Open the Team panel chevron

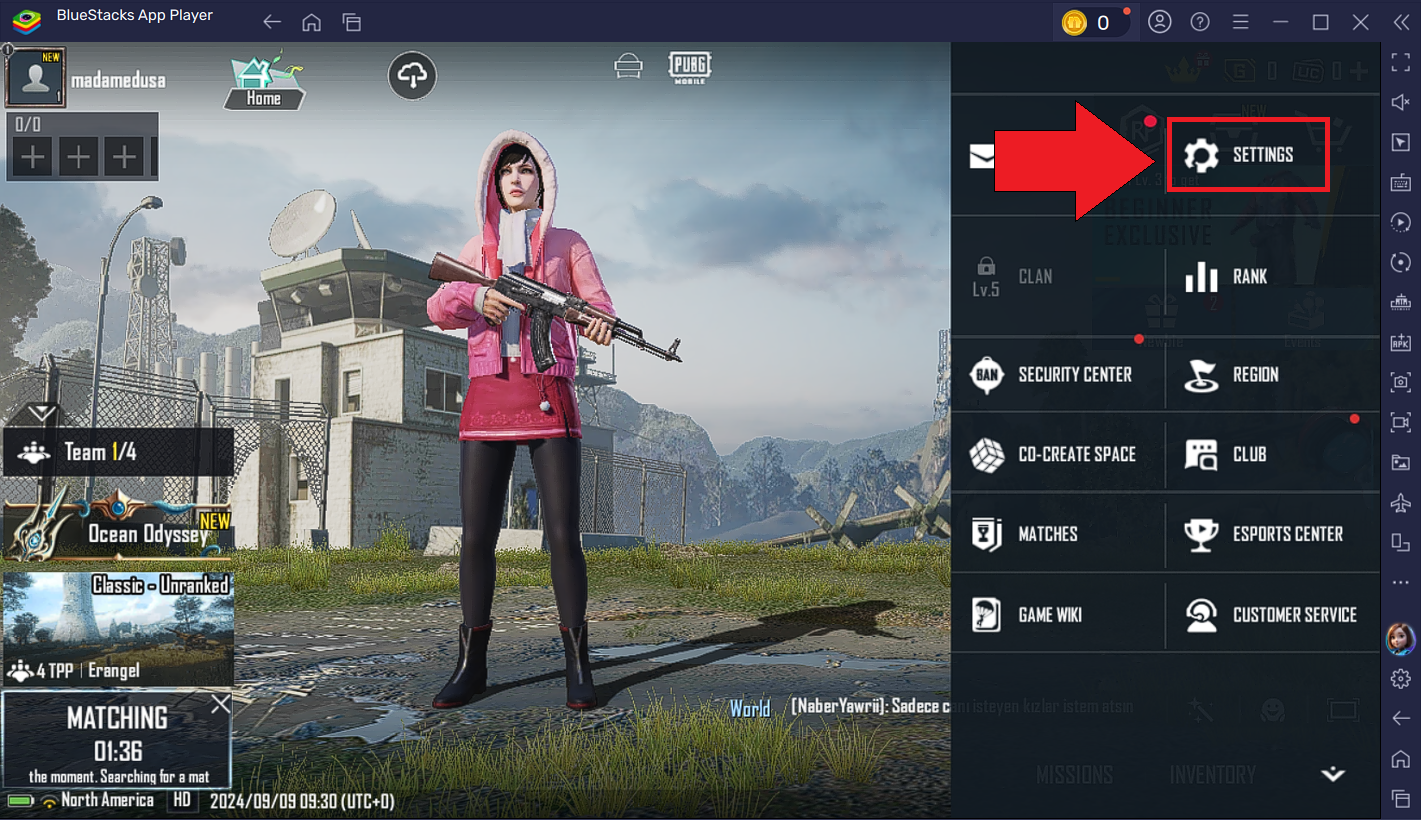tap(40, 410)
